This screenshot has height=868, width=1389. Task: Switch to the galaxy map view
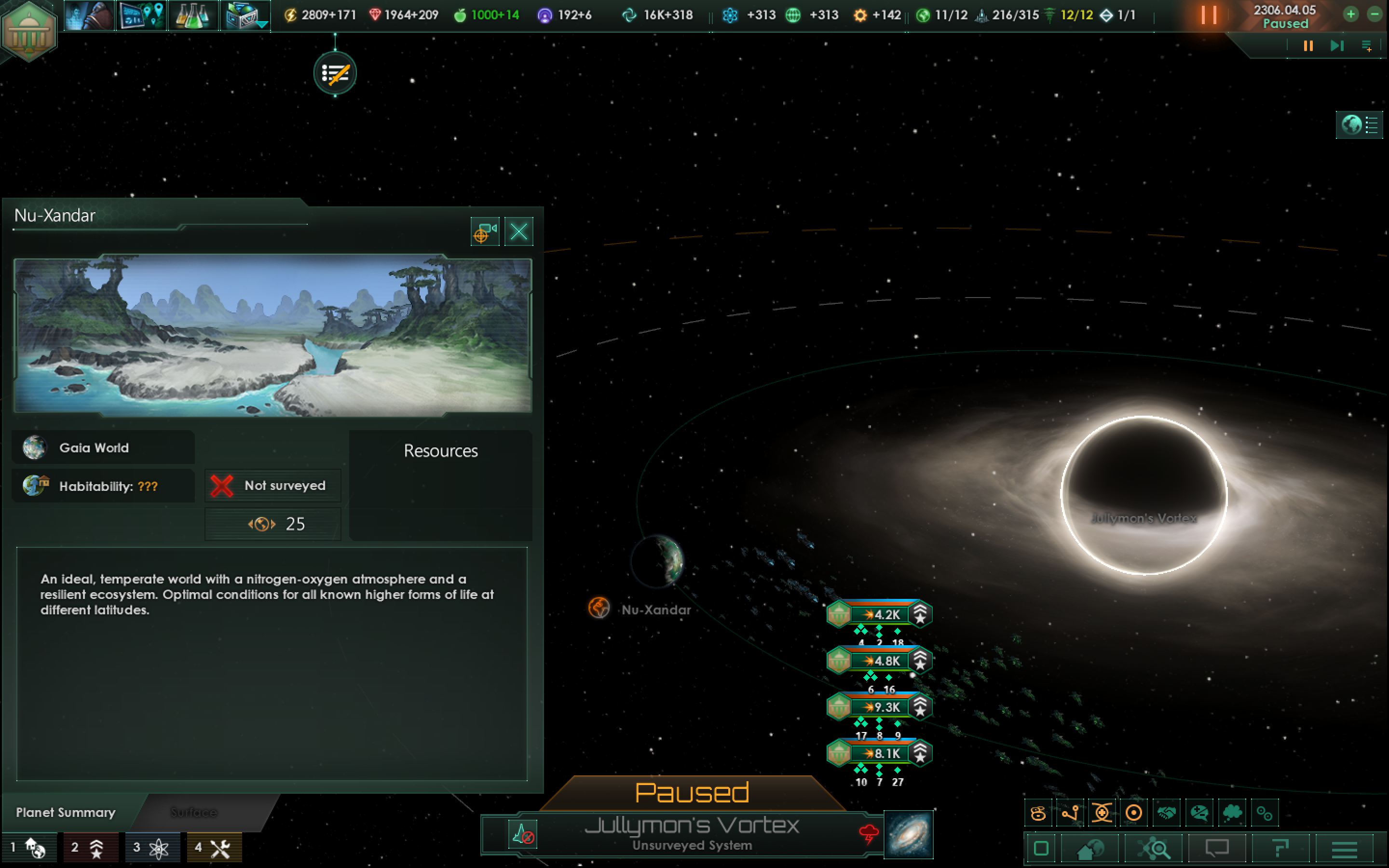point(908,835)
